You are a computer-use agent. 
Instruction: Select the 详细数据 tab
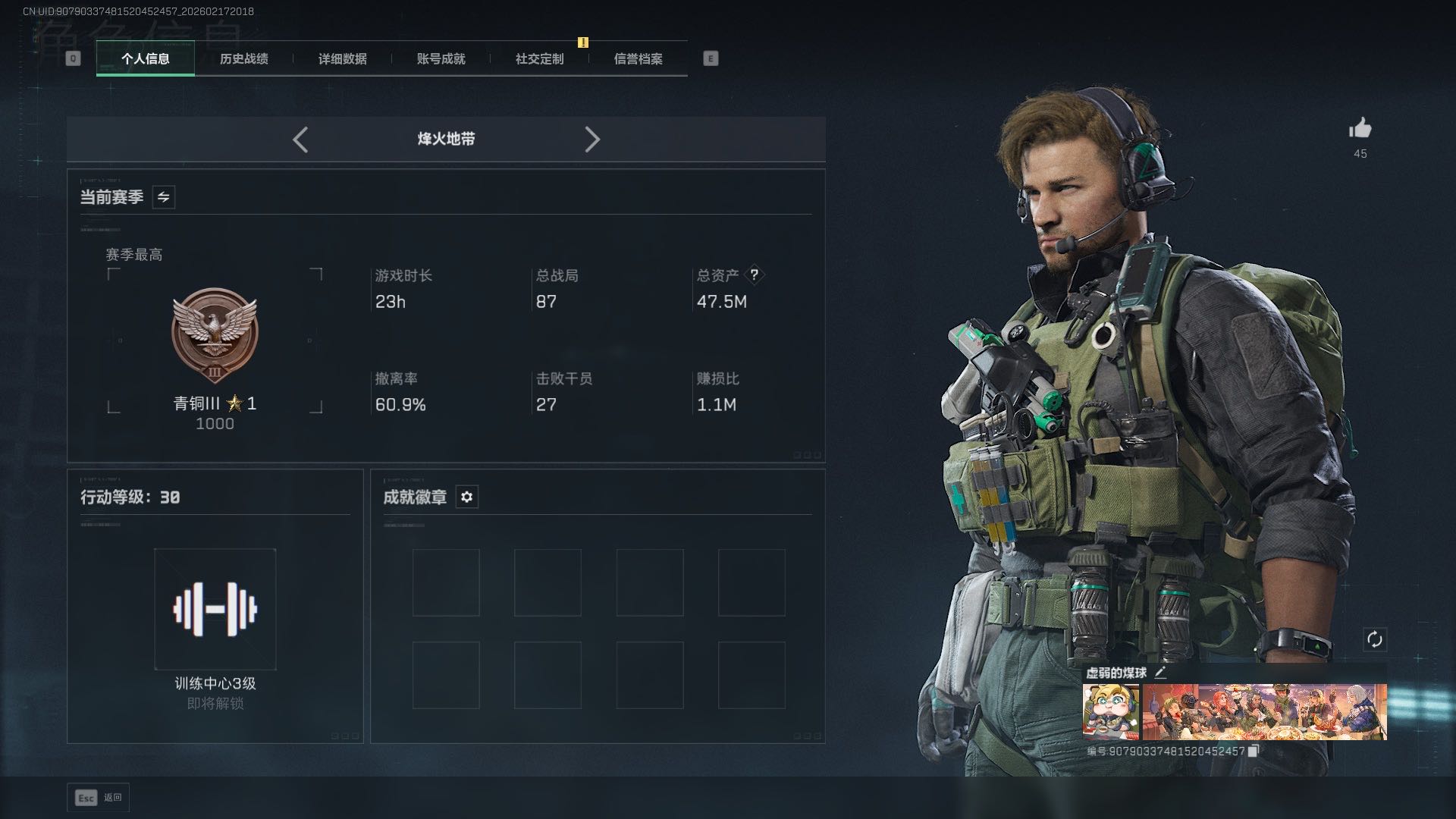click(342, 58)
